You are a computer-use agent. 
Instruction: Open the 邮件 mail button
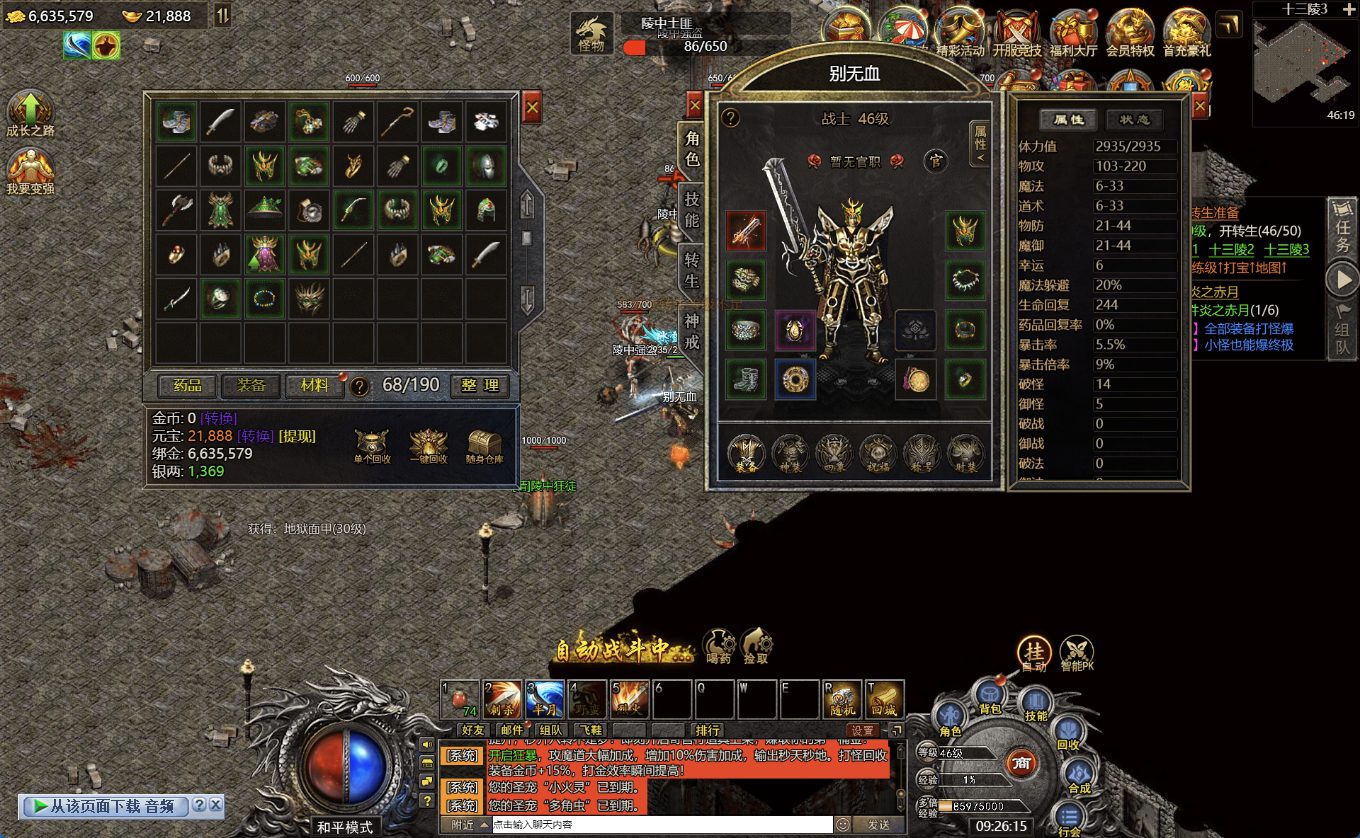point(511,730)
